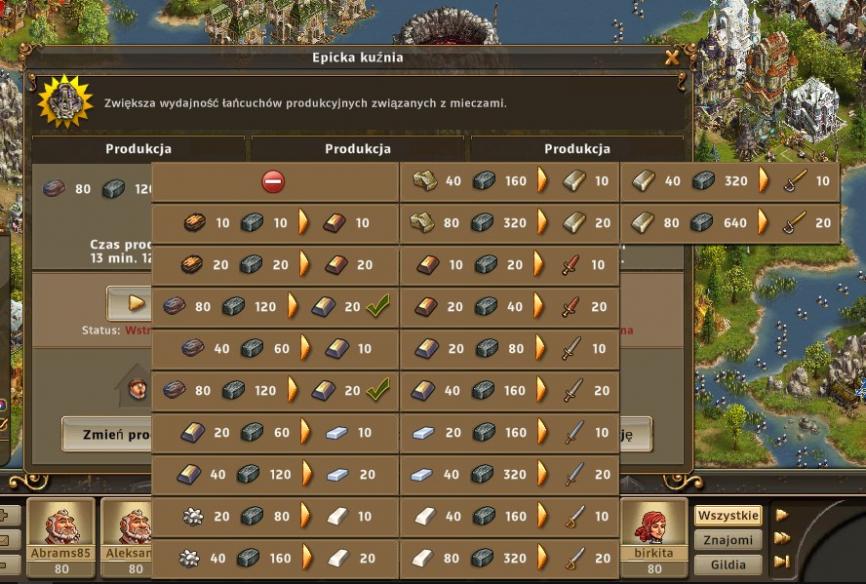
Task: Pick the gold bar recipe producing 10
Action: point(509,181)
